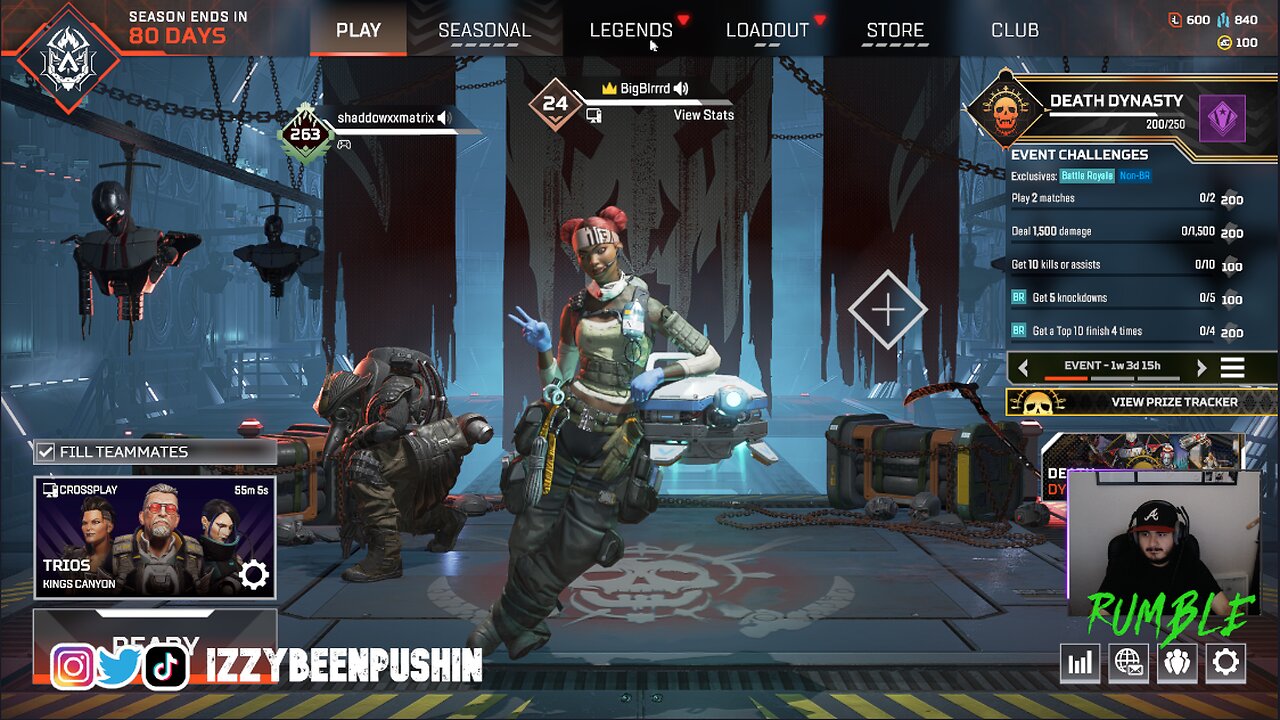Open the settings gear in bottom bar
The image size is (1280, 720).
pos(1225,662)
